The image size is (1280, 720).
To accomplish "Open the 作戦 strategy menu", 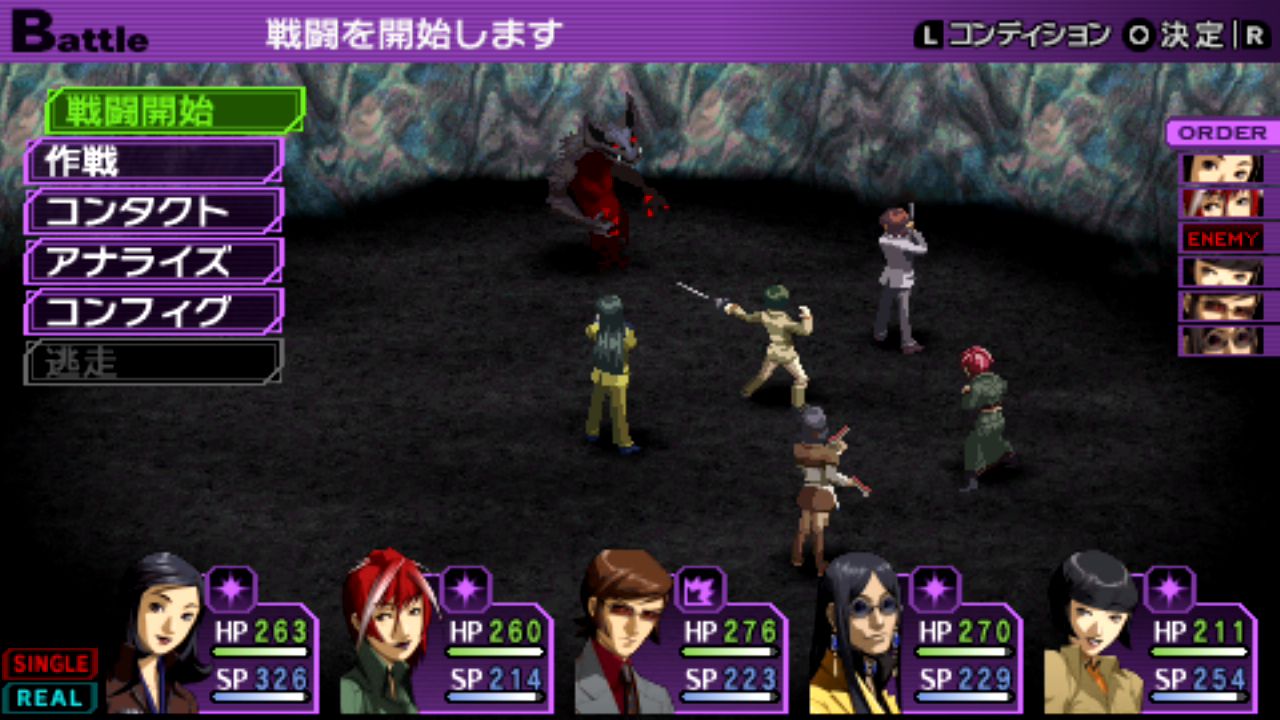I will tap(154, 161).
